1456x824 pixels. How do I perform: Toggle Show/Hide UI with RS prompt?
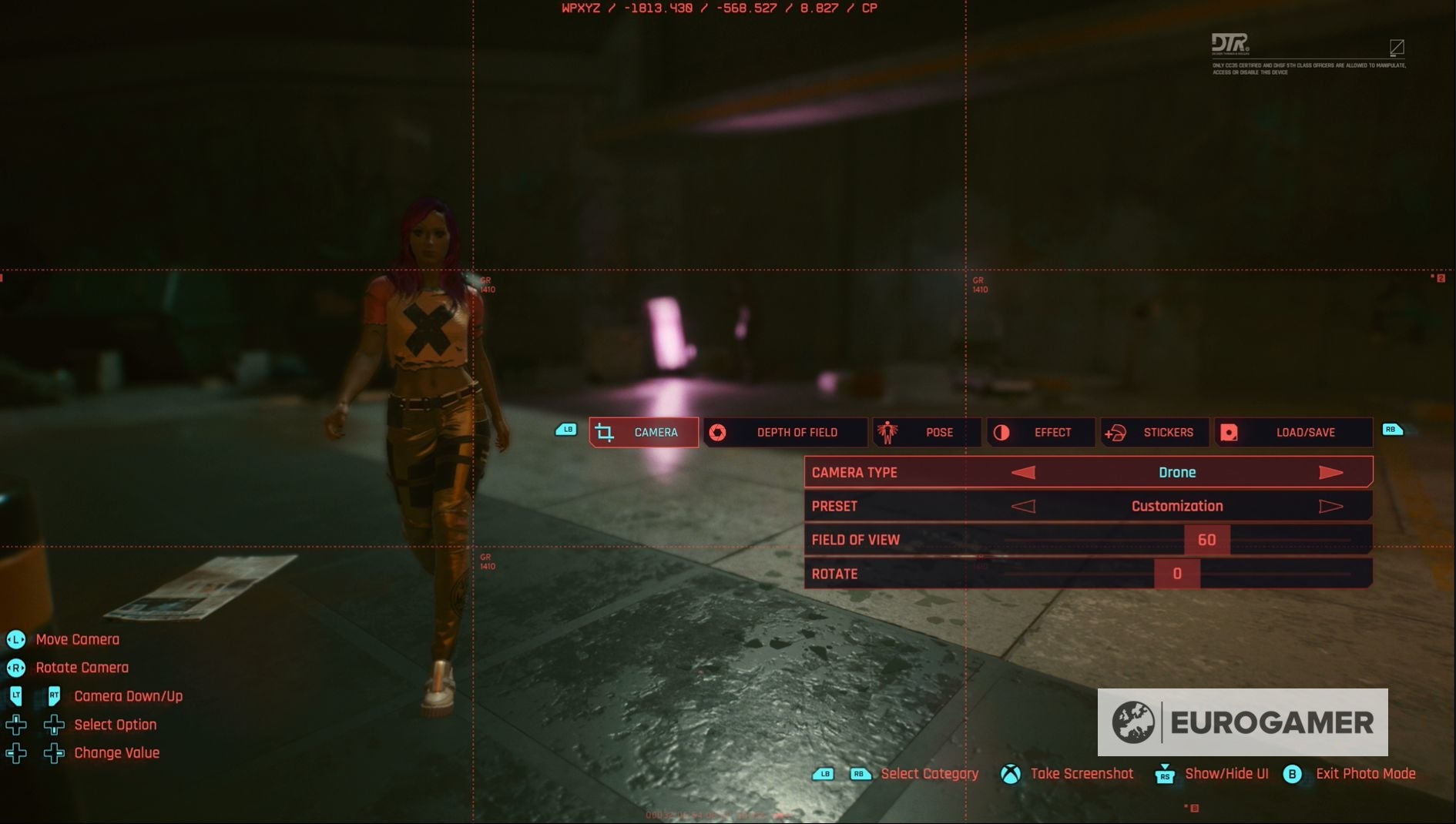1165,775
